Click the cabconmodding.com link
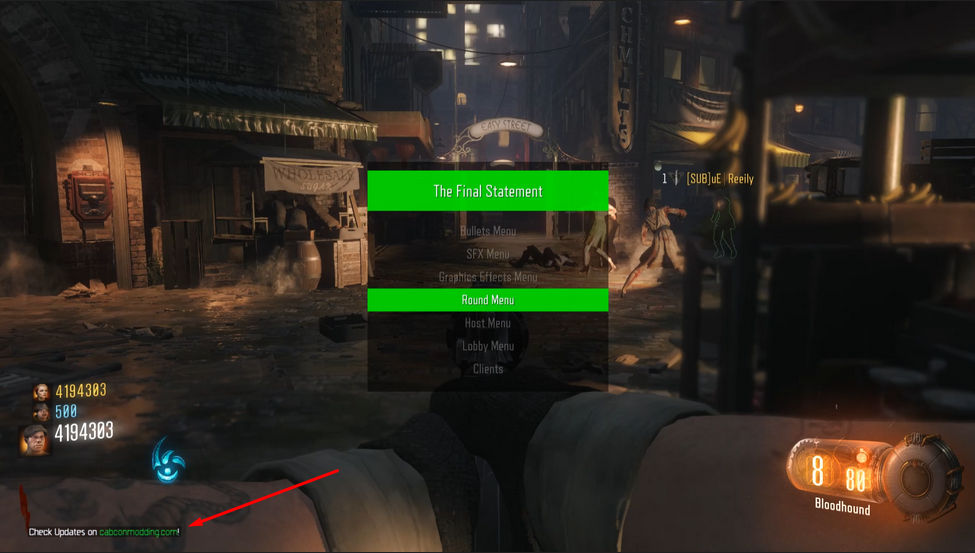The width and height of the screenshot is (975, 553). coord(138,532)
